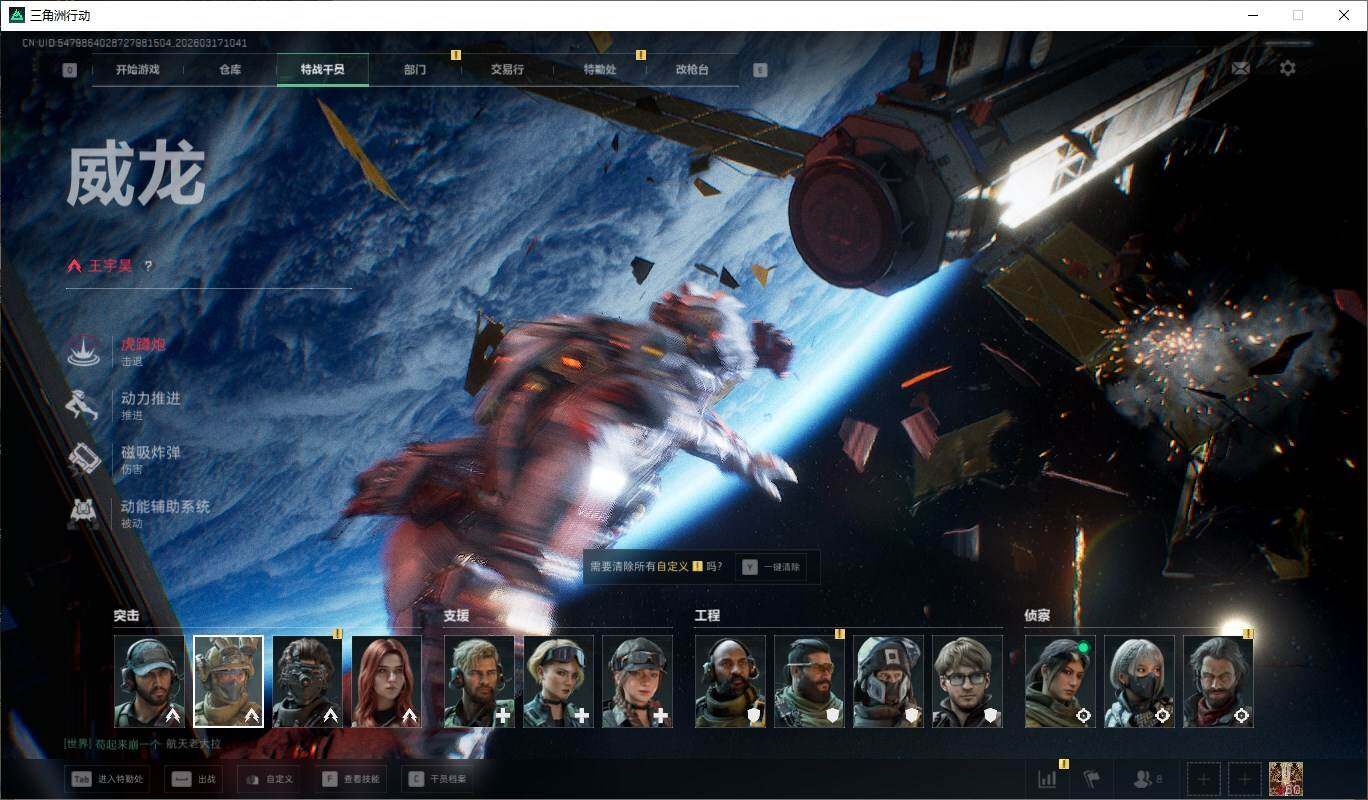Show the 动力推进 skill details
This screenshot has width=1368, height=800.
(150, 399)
